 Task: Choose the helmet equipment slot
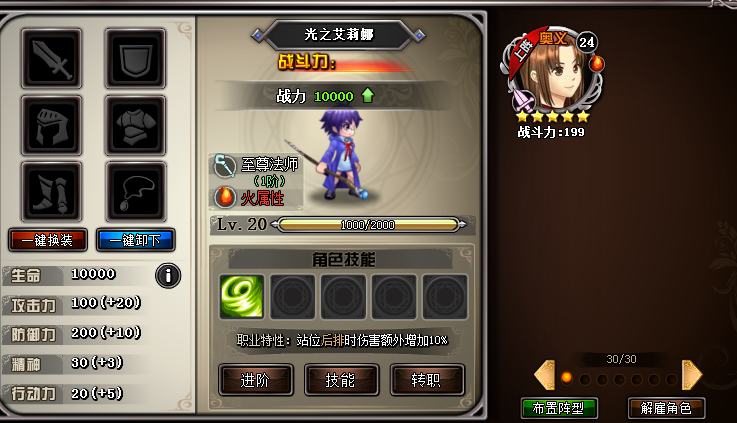pyautogui.click(x=51, y=125)
